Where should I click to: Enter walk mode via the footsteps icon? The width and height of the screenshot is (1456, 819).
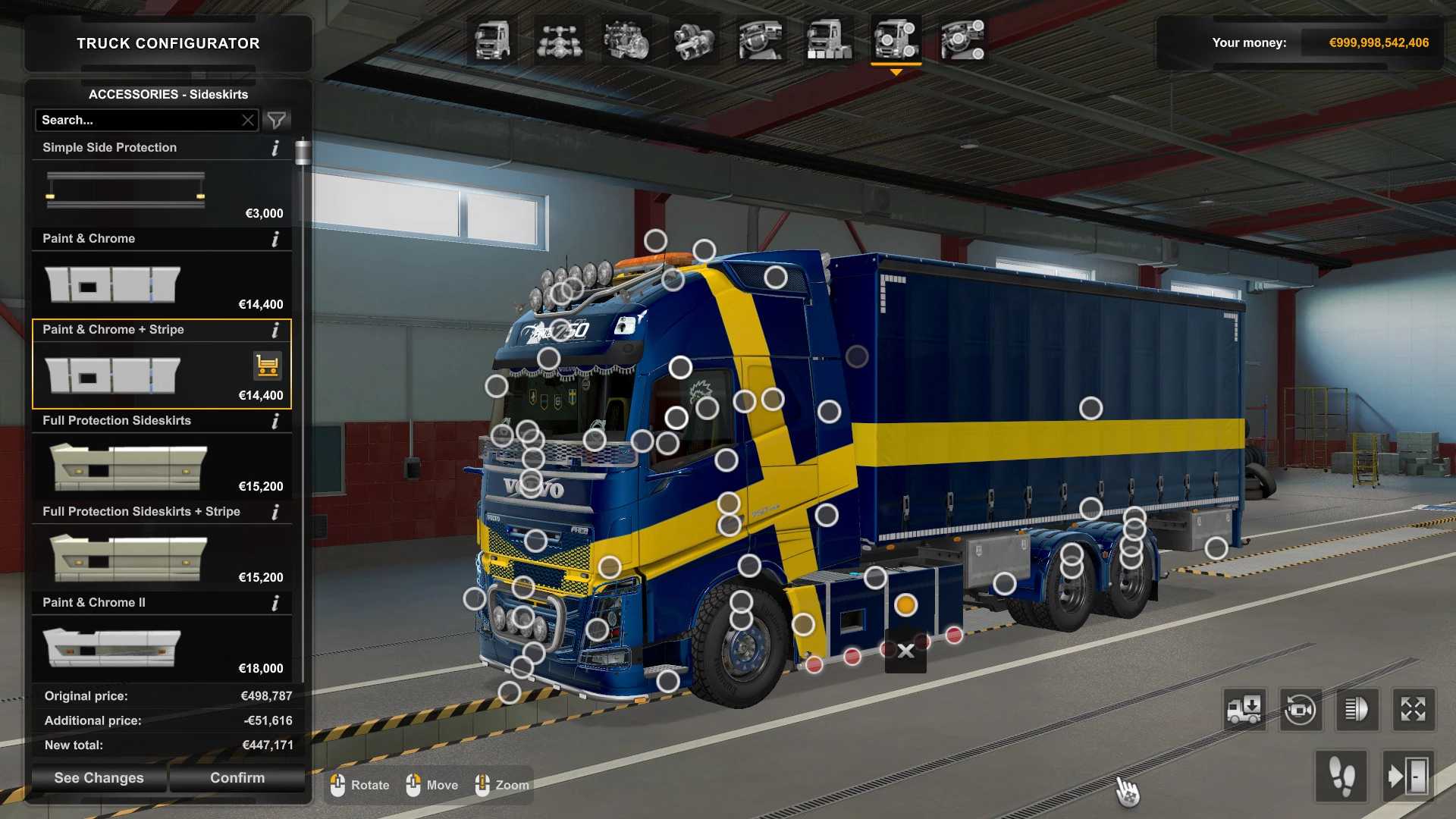[x=1341, y=777]
